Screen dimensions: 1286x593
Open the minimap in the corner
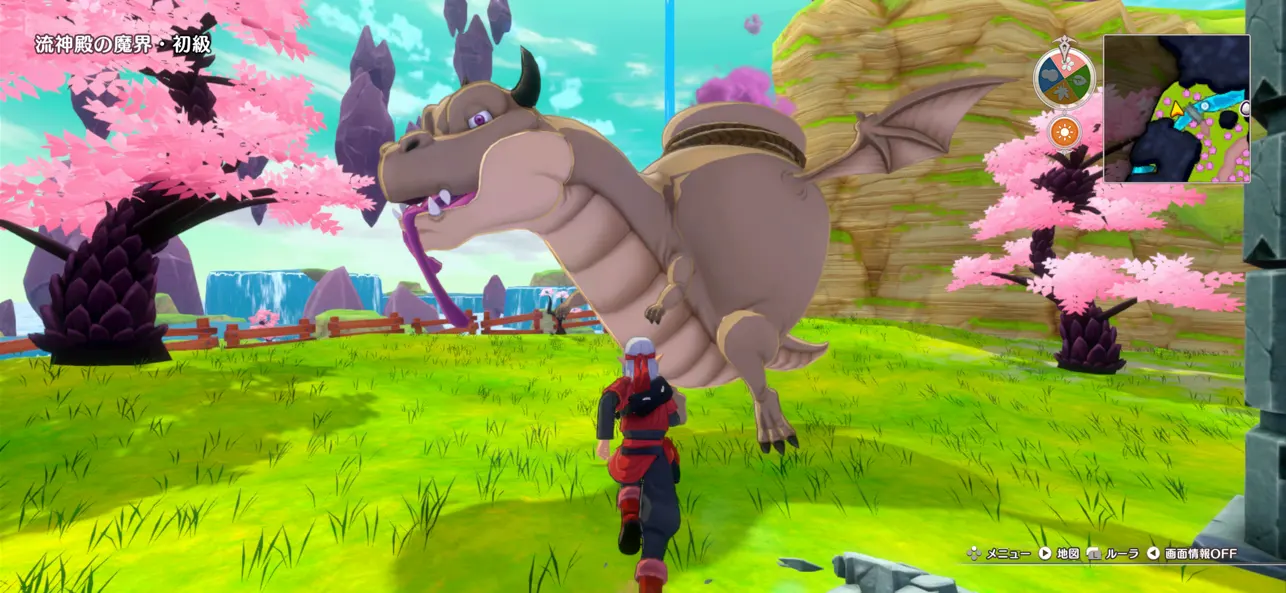pos(1176,109)
